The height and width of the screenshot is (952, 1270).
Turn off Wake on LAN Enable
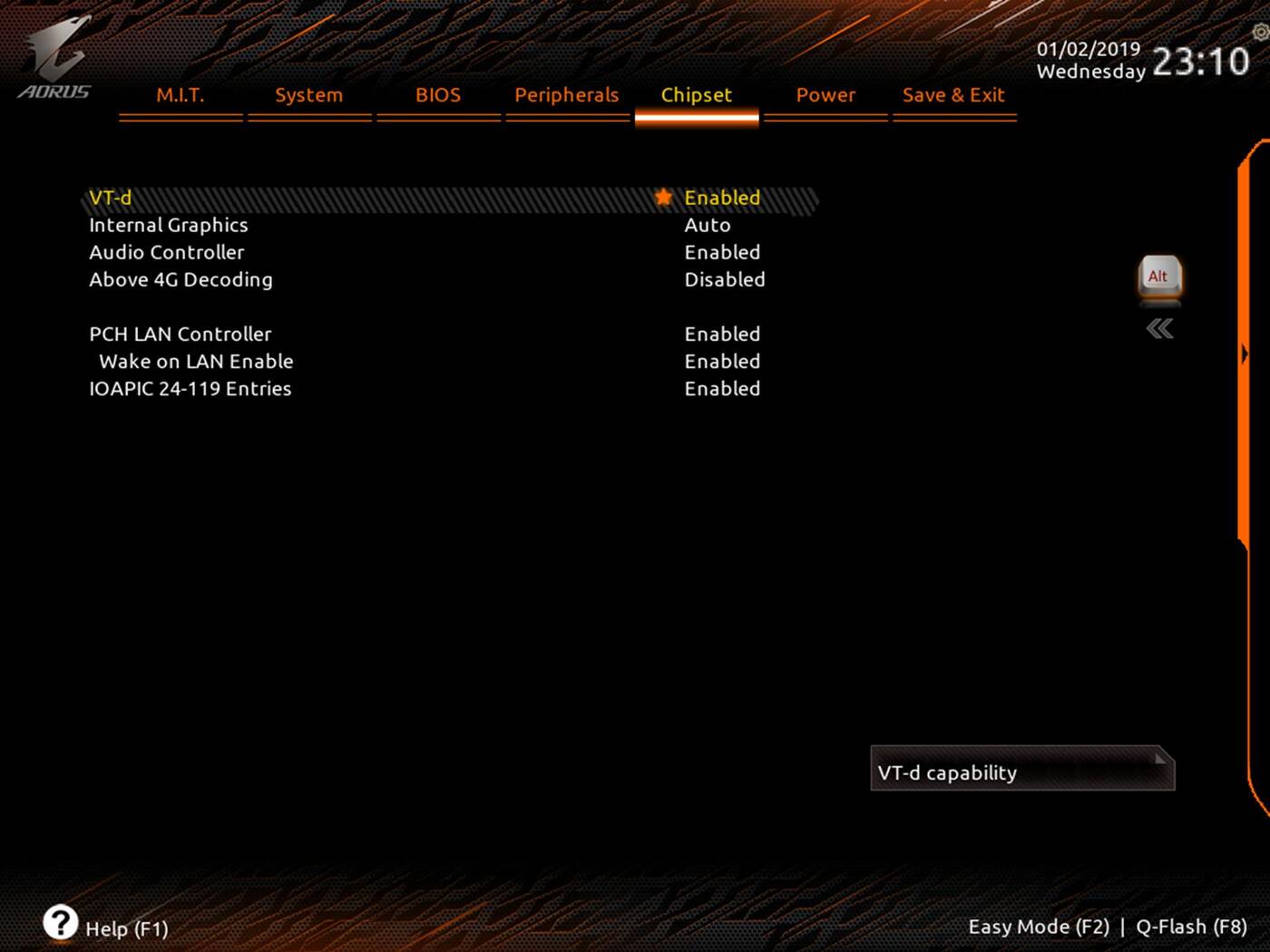722,361
